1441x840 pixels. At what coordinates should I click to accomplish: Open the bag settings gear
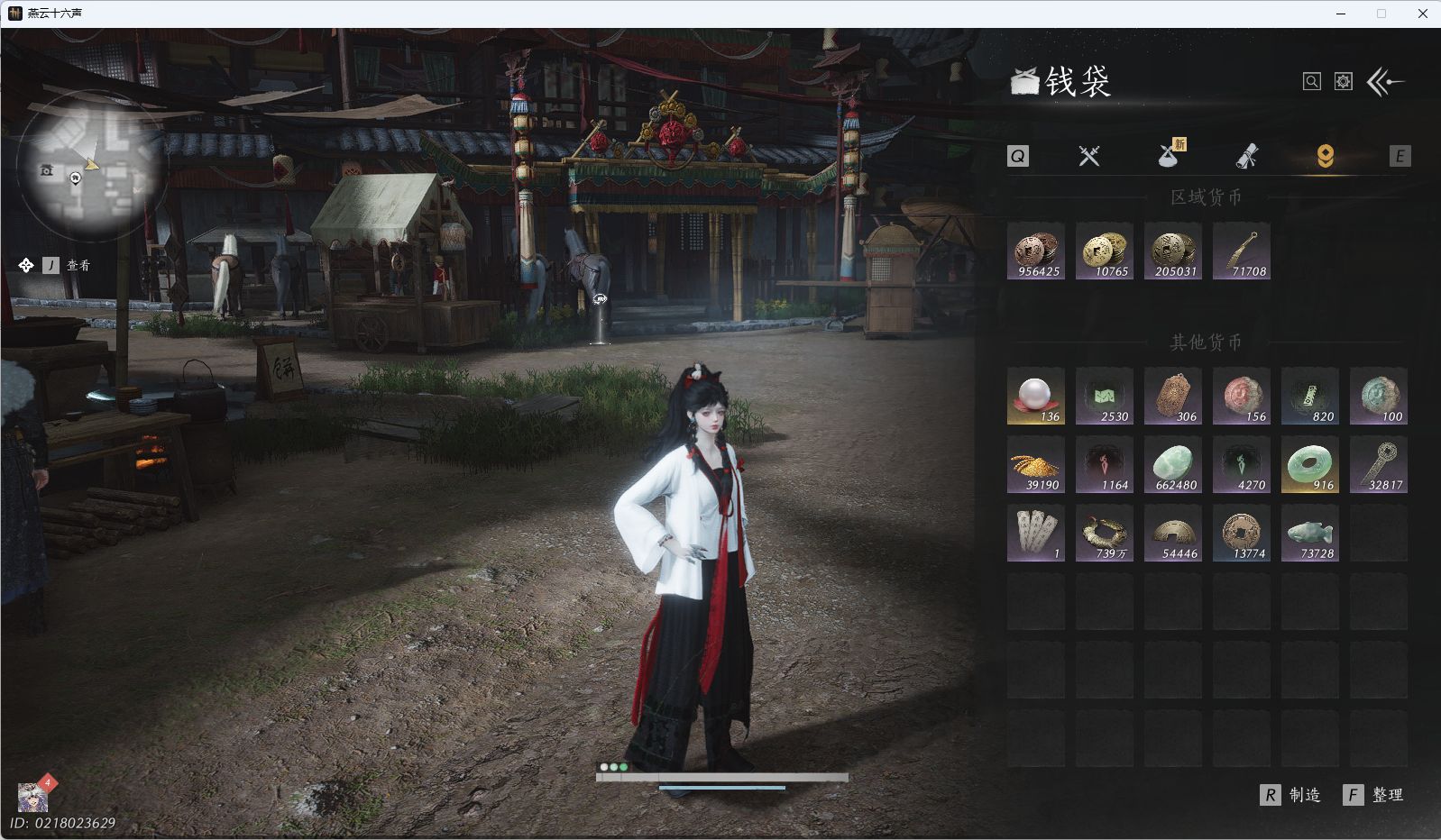(1344, 82)
